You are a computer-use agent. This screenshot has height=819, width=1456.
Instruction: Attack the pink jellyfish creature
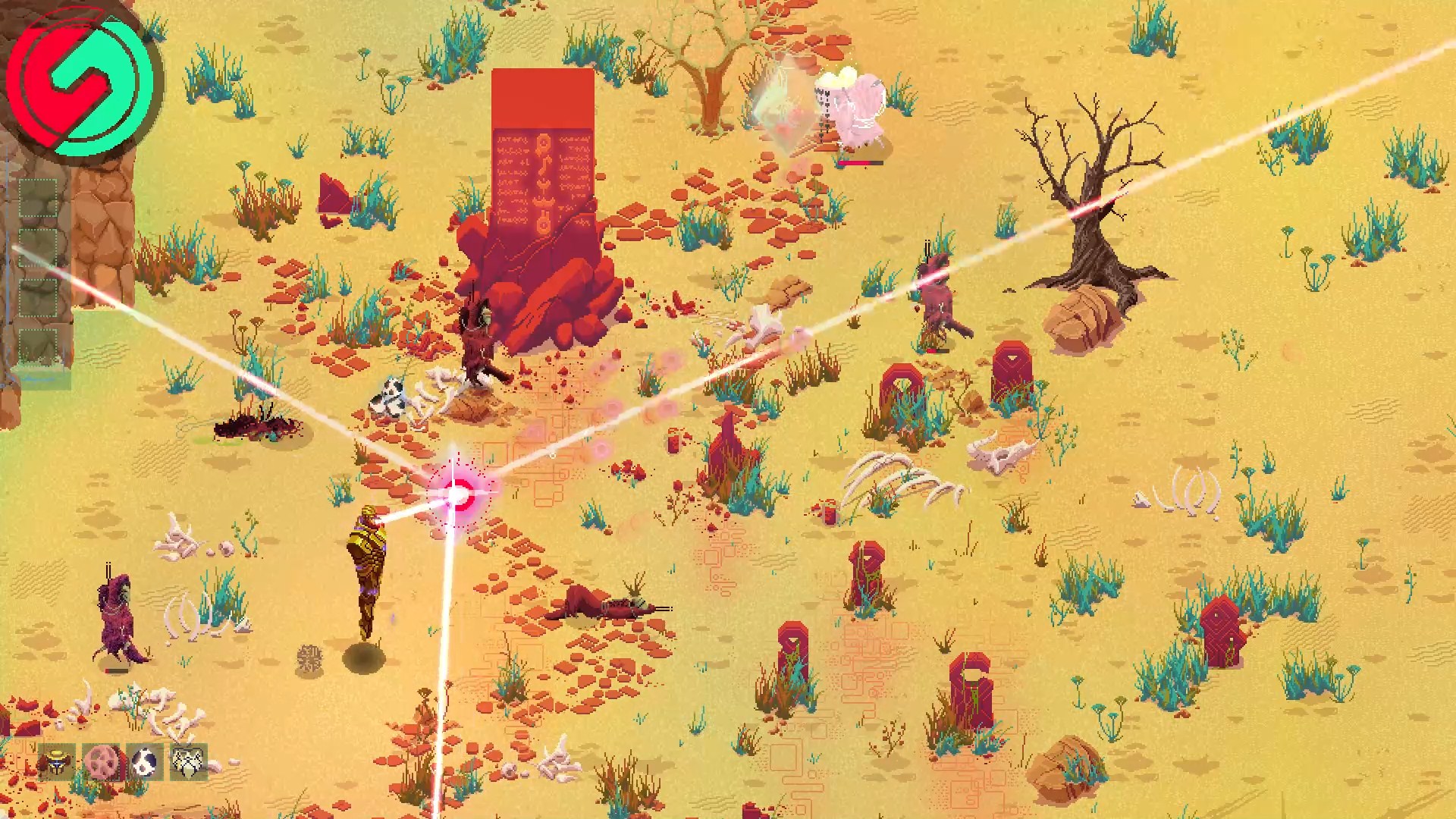(853, 106)
